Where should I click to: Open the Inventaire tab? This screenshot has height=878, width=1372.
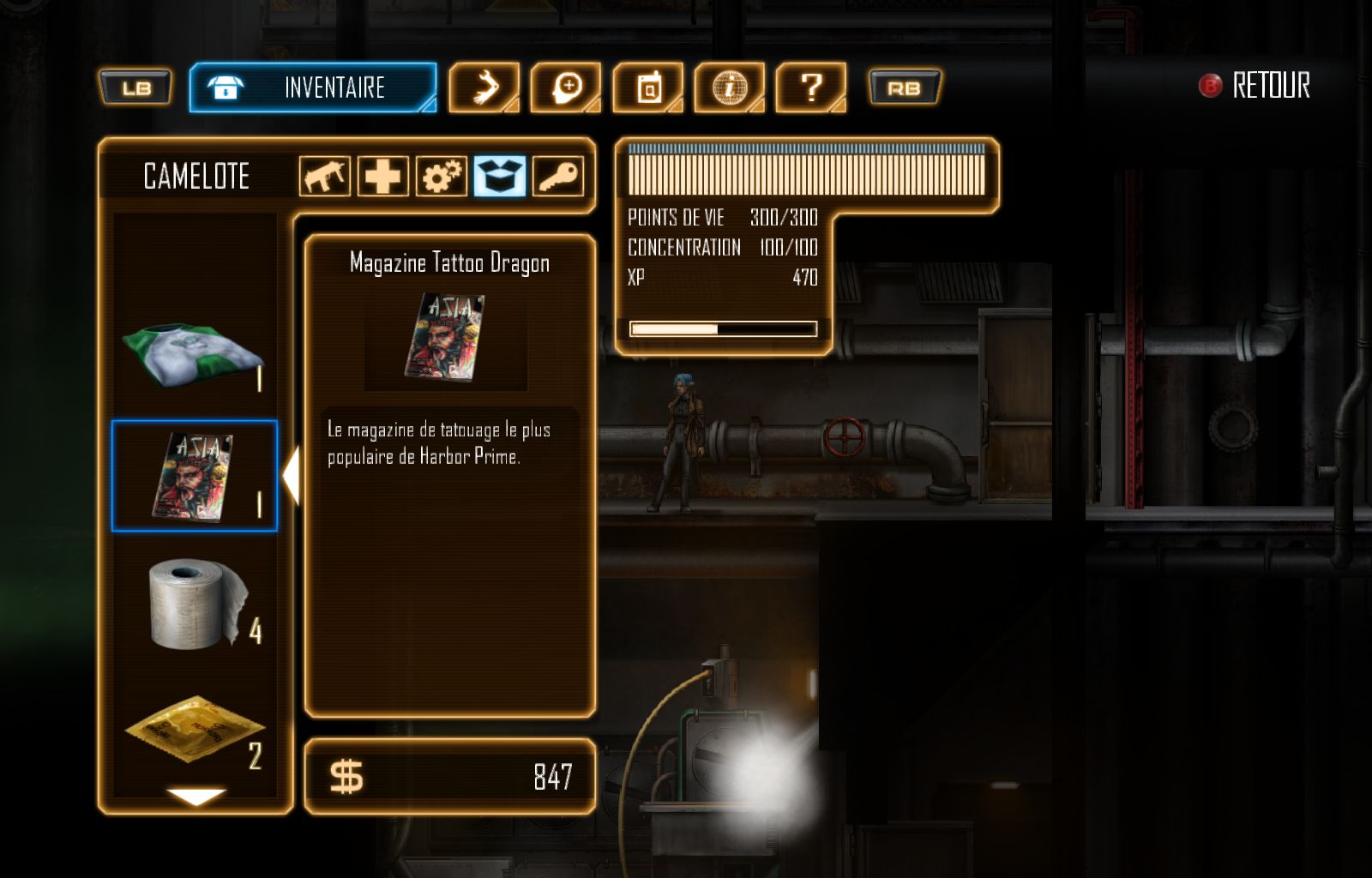312,87
